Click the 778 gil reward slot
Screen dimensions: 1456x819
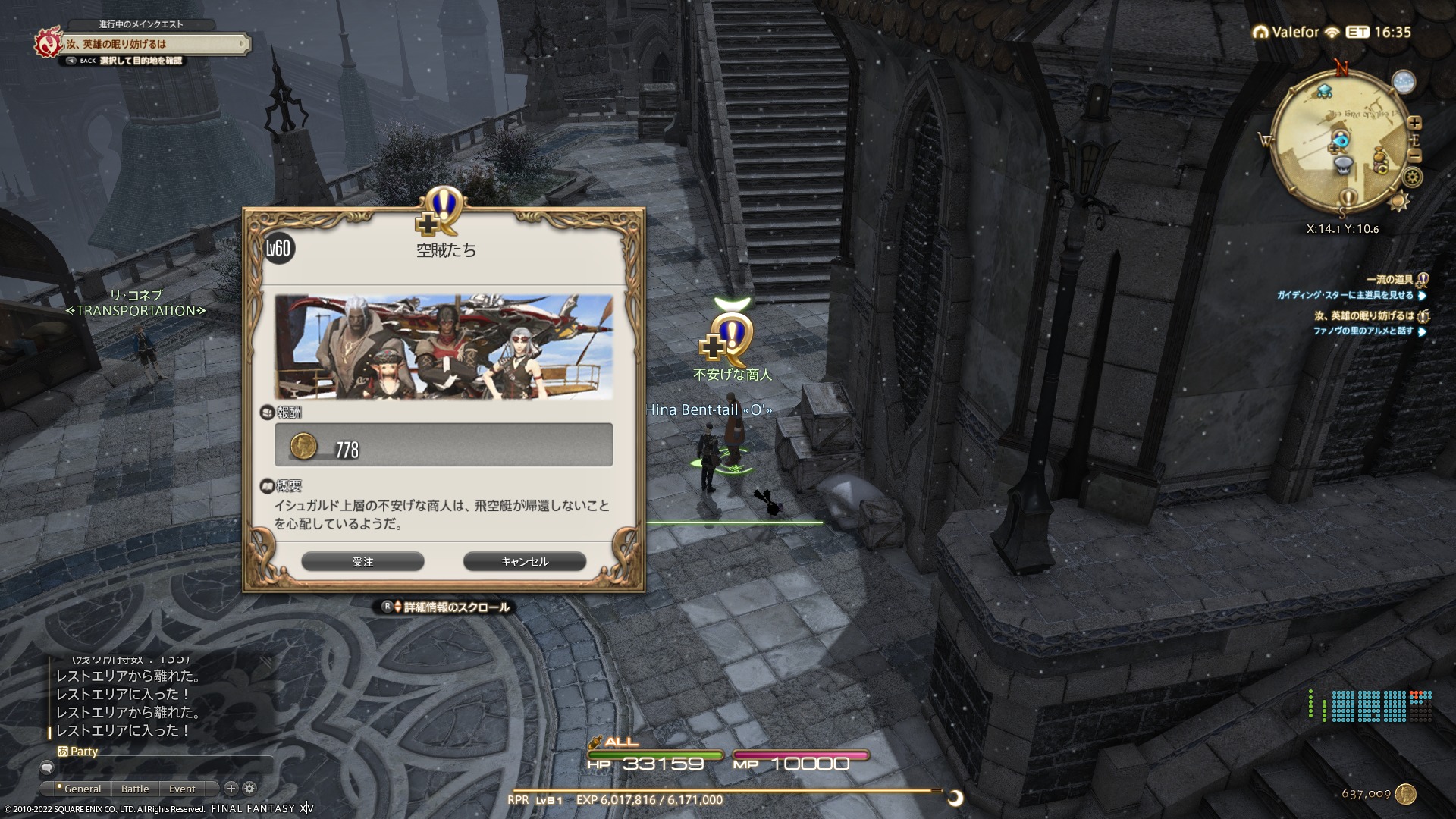tap(444, 445)
